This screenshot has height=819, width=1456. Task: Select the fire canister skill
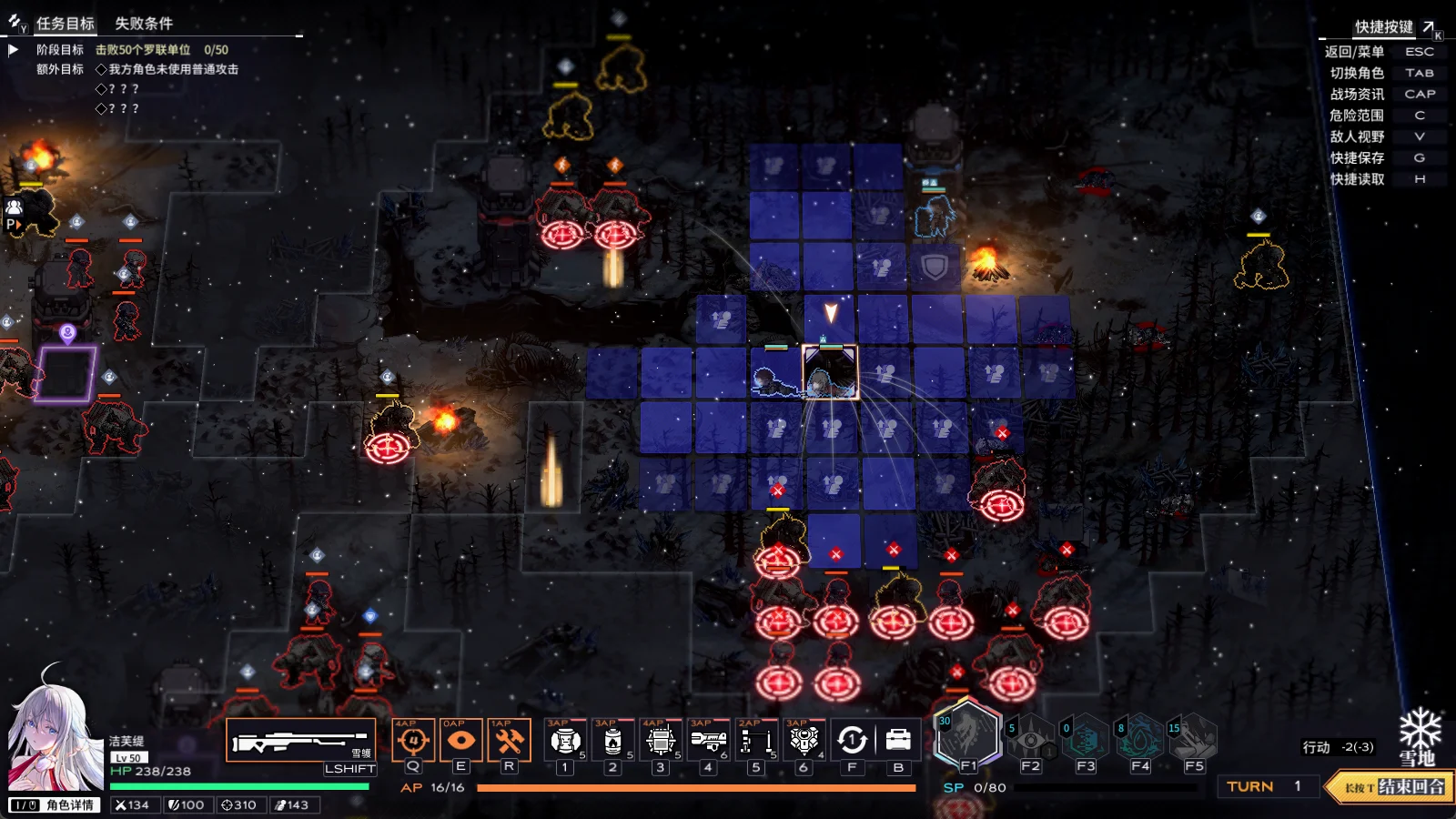(613, 741)
